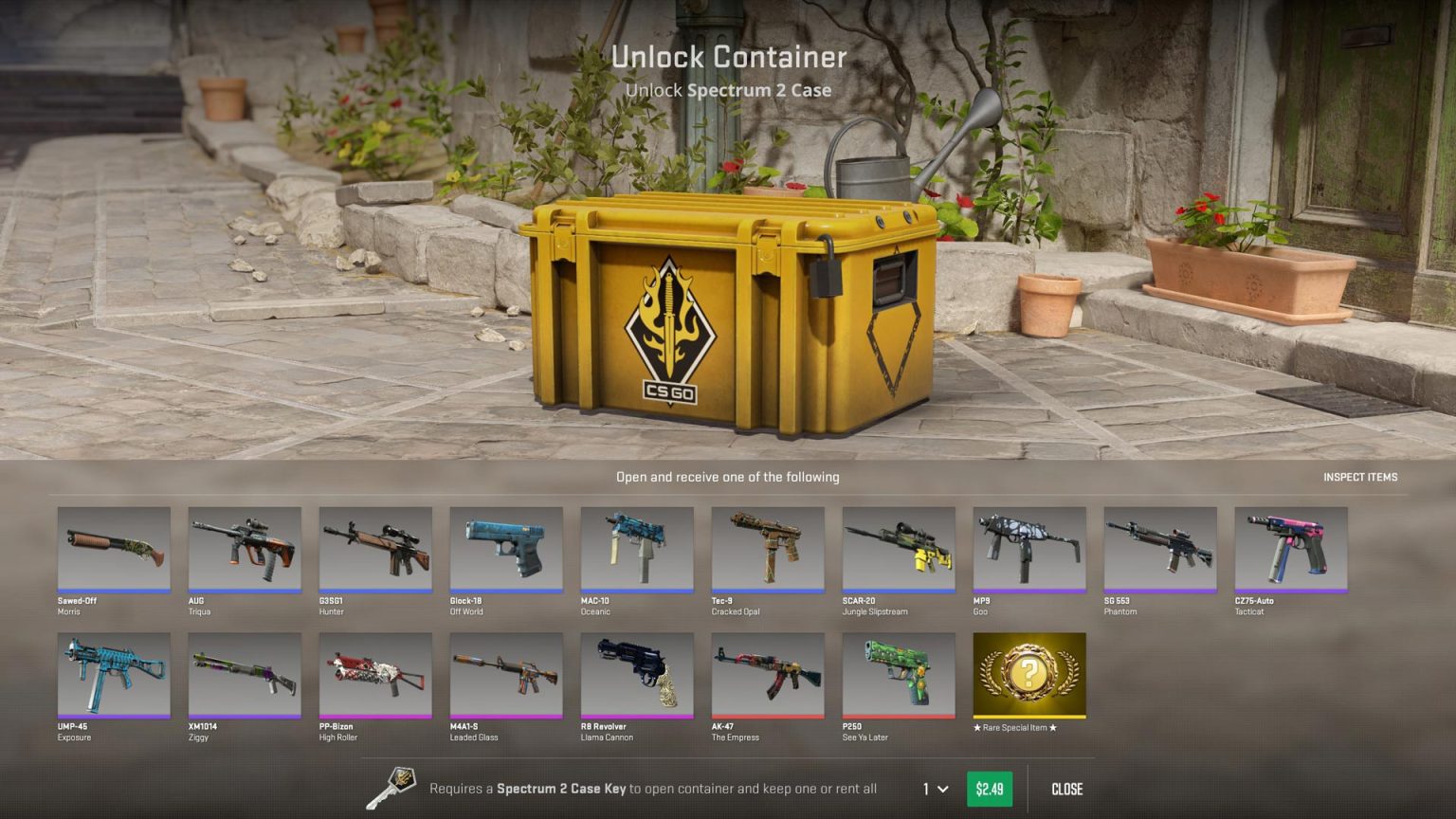The image size is (1456, 819).
Task: Select the UMP-45 Exposure skin
Action: [x=113, y=675]
